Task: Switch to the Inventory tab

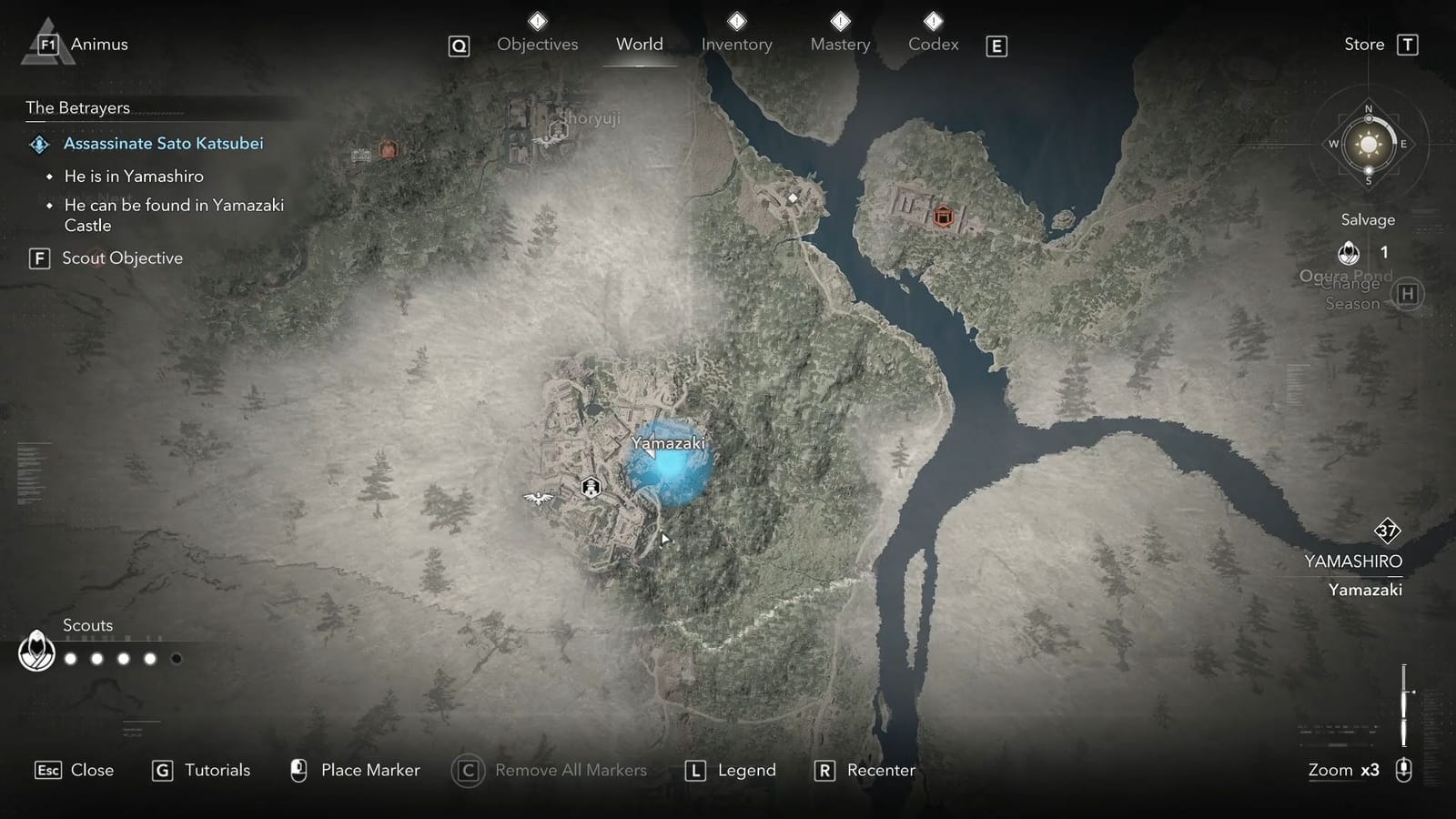Action: pos(737,44)
